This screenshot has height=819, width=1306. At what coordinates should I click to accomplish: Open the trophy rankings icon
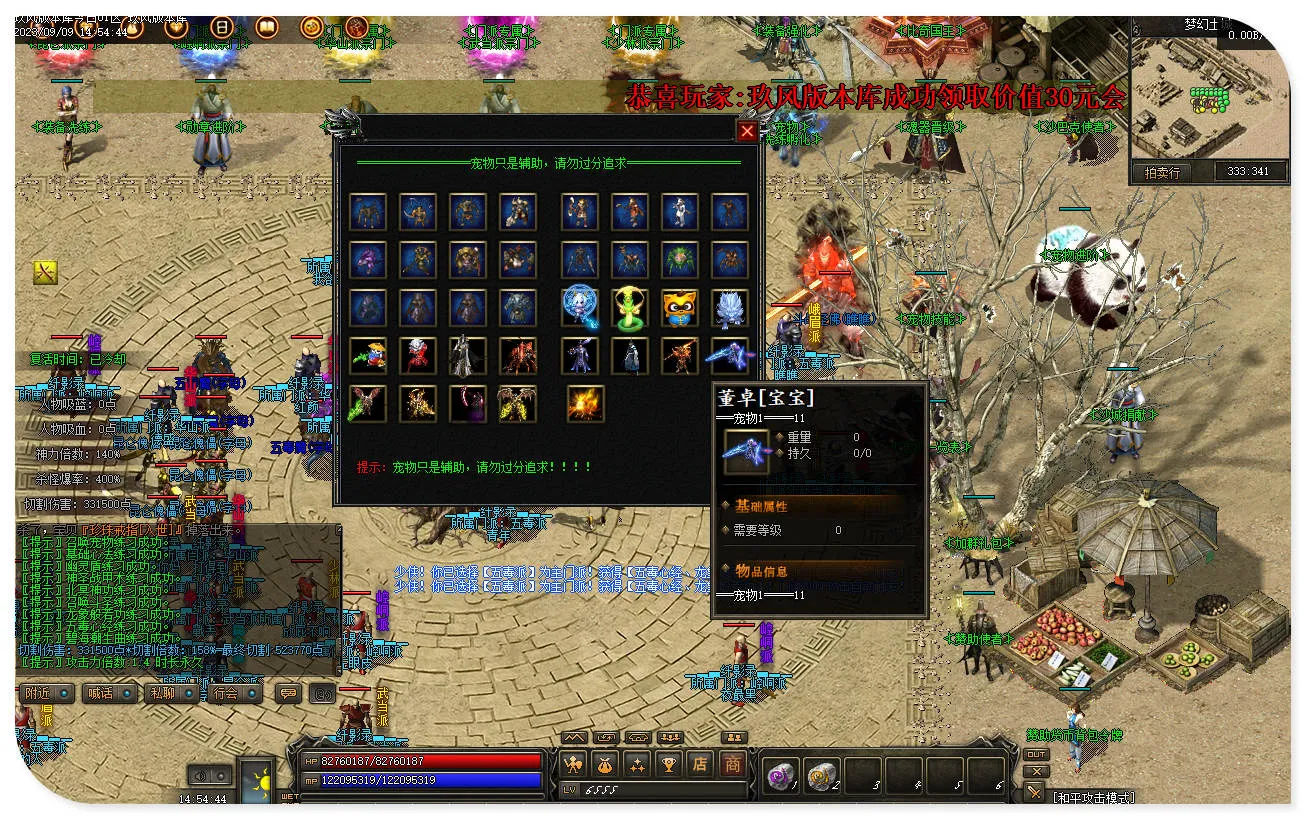[669, 765]
